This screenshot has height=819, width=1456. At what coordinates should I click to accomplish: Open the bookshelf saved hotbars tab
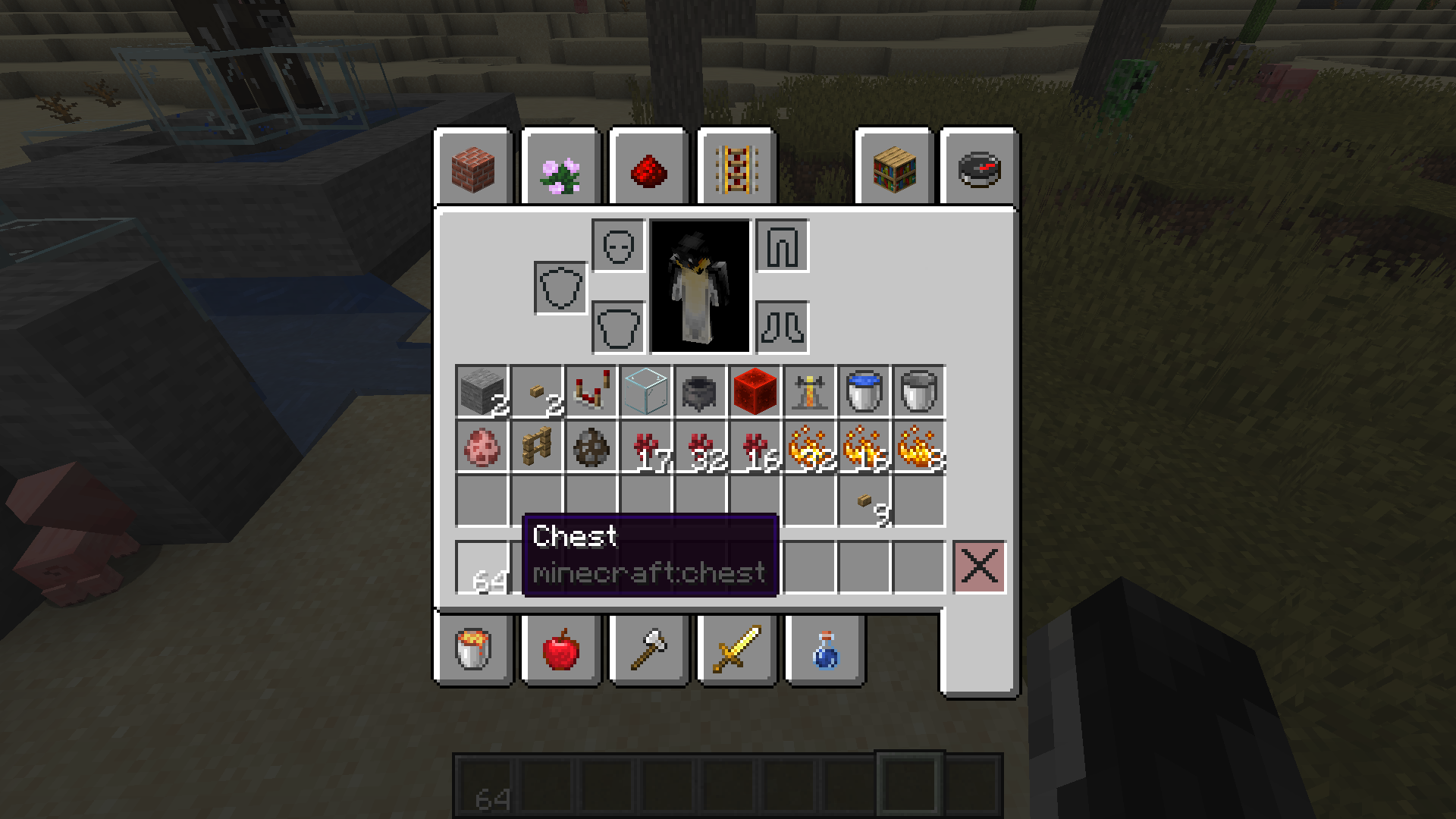pos(895,168)
